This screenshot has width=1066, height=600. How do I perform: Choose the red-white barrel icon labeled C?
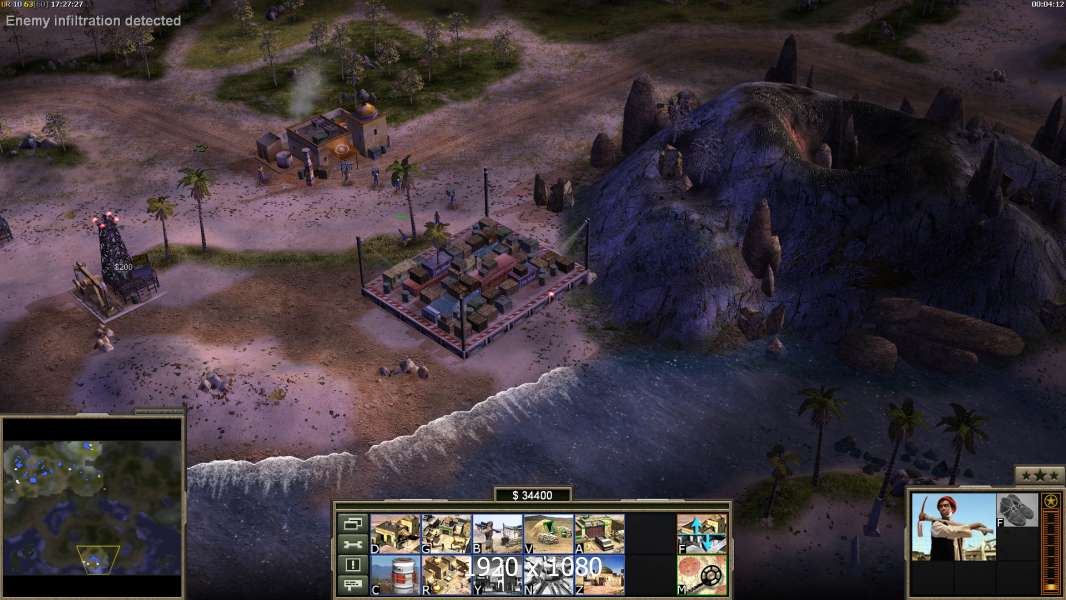tap(395, 575)
